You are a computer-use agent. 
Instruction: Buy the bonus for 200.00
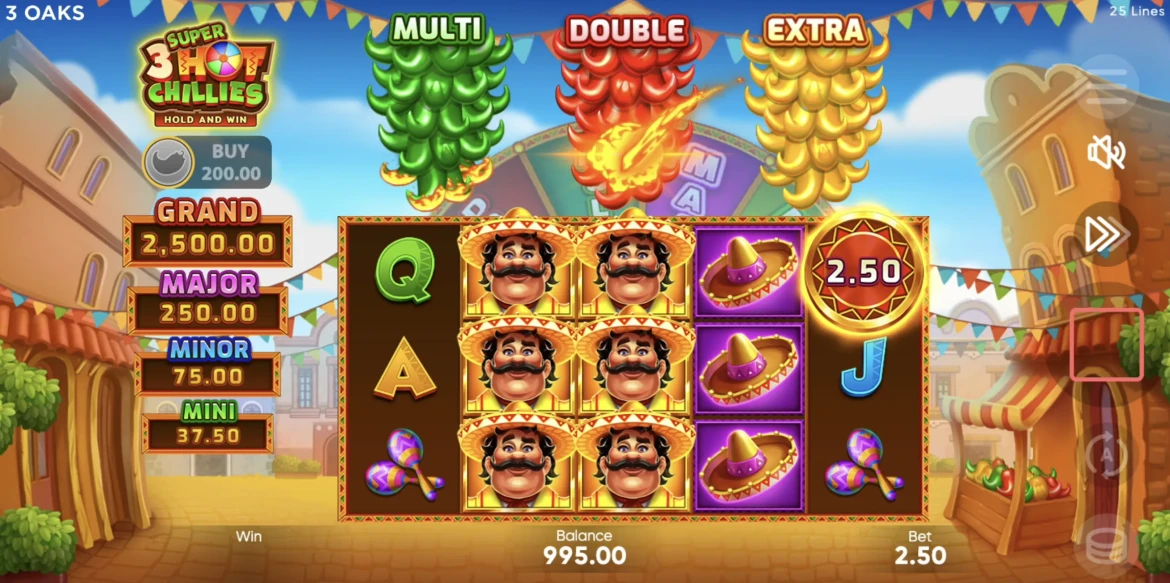(207, 162)
